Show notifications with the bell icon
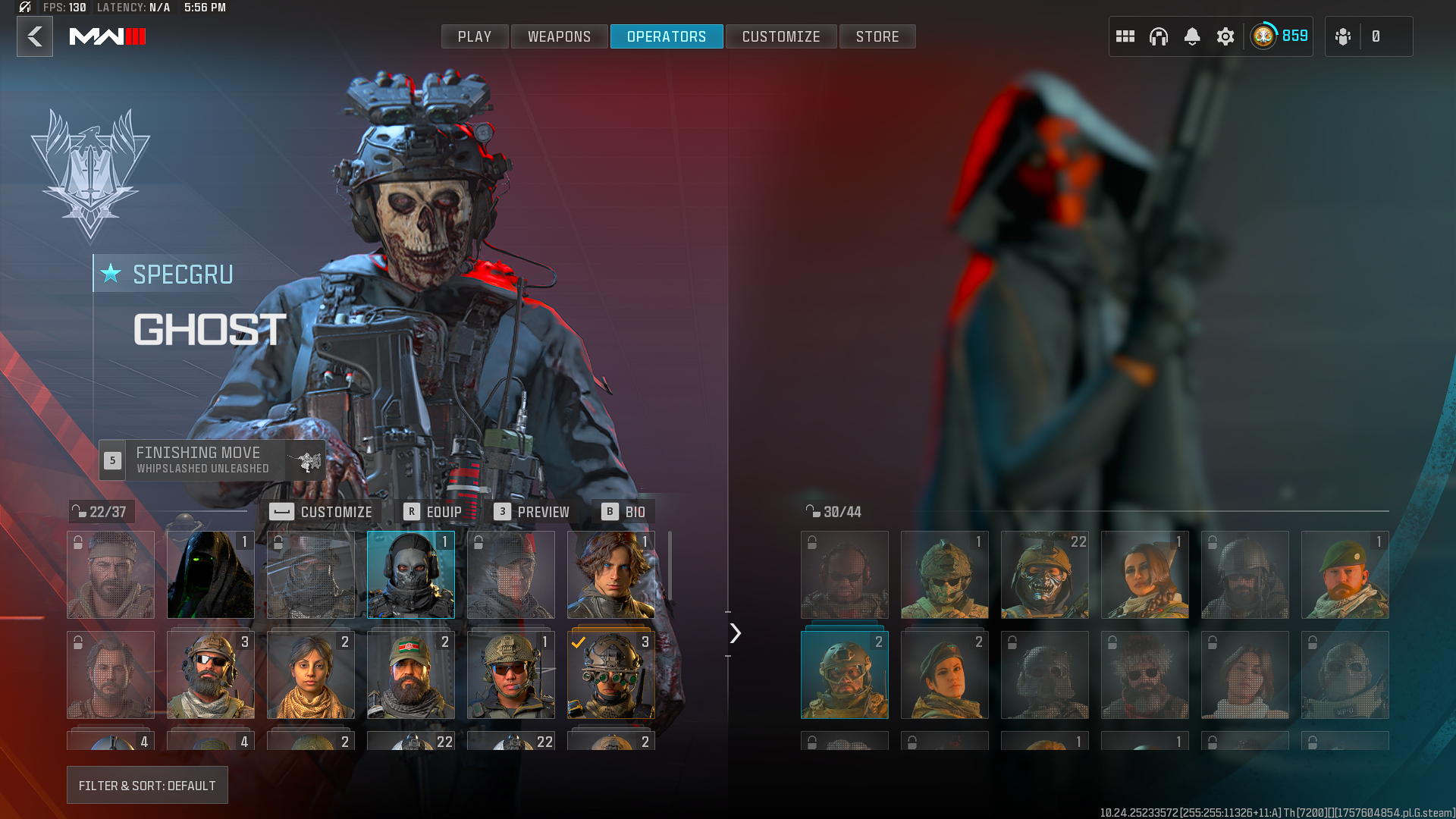Image resolution: width=1456 pixels, height=819 pixels. click(1192, 36)
